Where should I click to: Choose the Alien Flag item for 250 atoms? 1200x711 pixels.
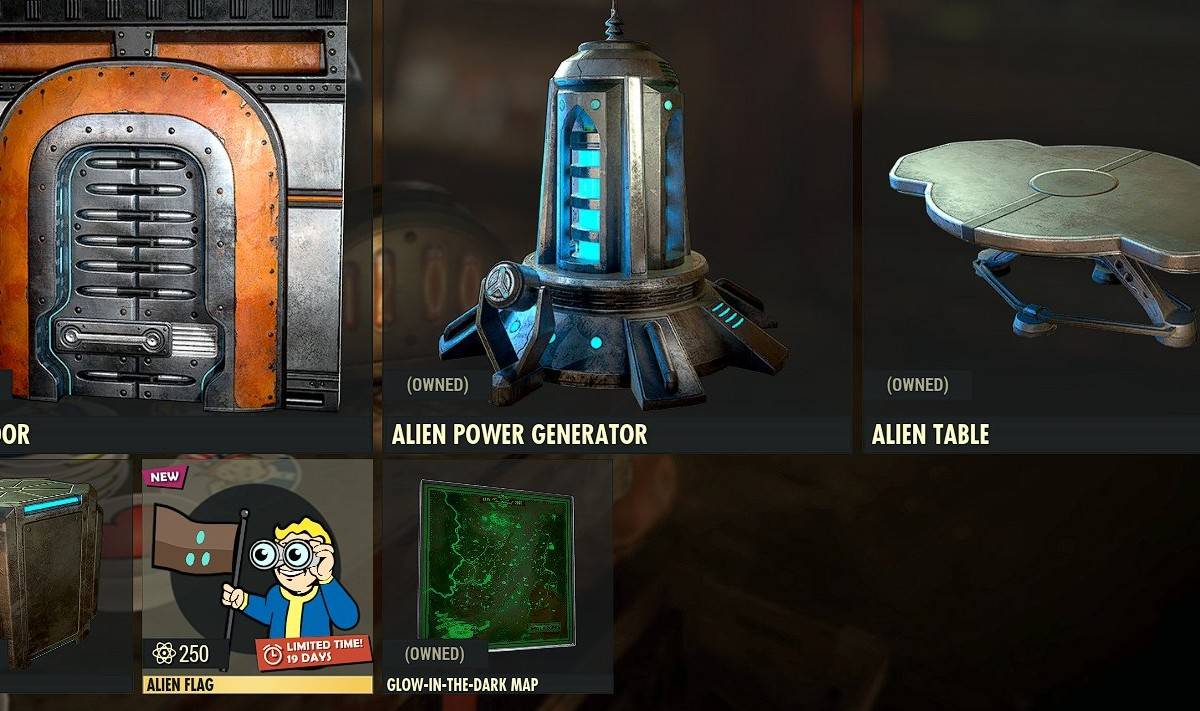coord(257,575)
